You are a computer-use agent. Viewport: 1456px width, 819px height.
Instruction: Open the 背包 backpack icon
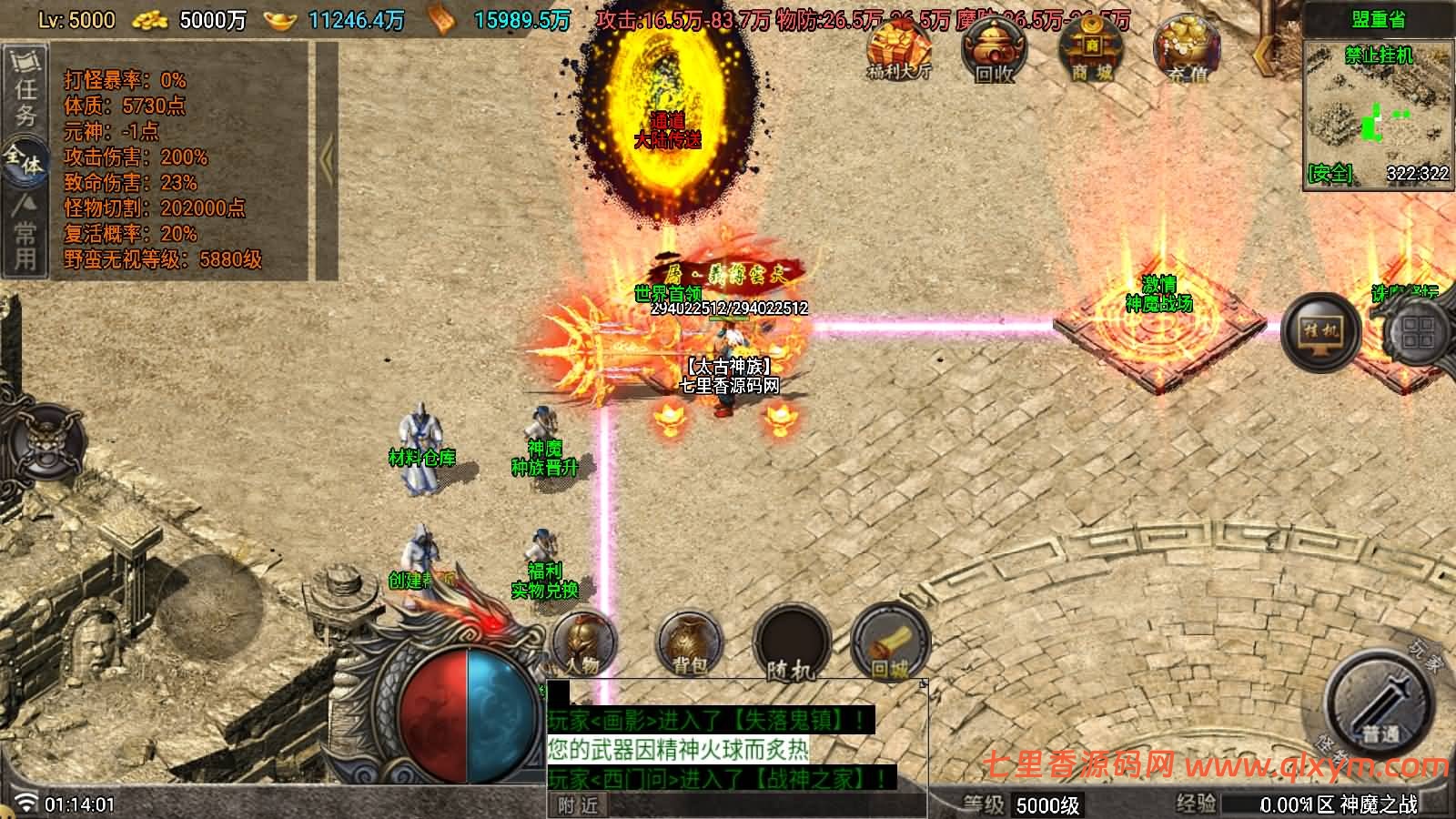[689, 644]
